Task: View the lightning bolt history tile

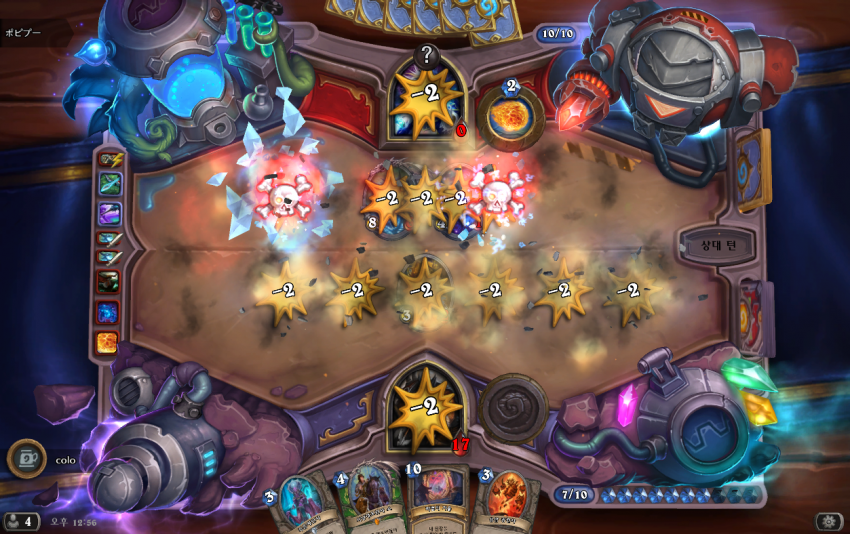Action: tap(109, 160)
